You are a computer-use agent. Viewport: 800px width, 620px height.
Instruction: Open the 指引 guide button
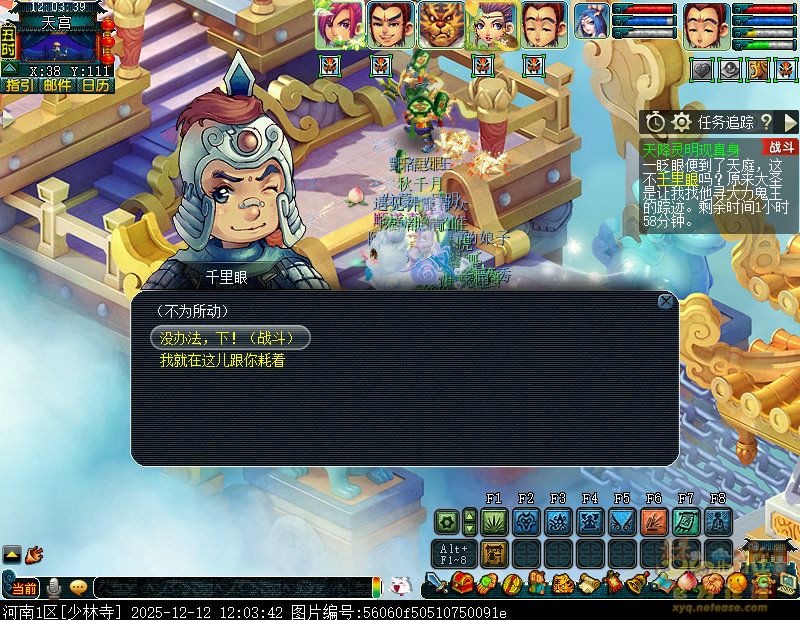click(x=19, y=86)
